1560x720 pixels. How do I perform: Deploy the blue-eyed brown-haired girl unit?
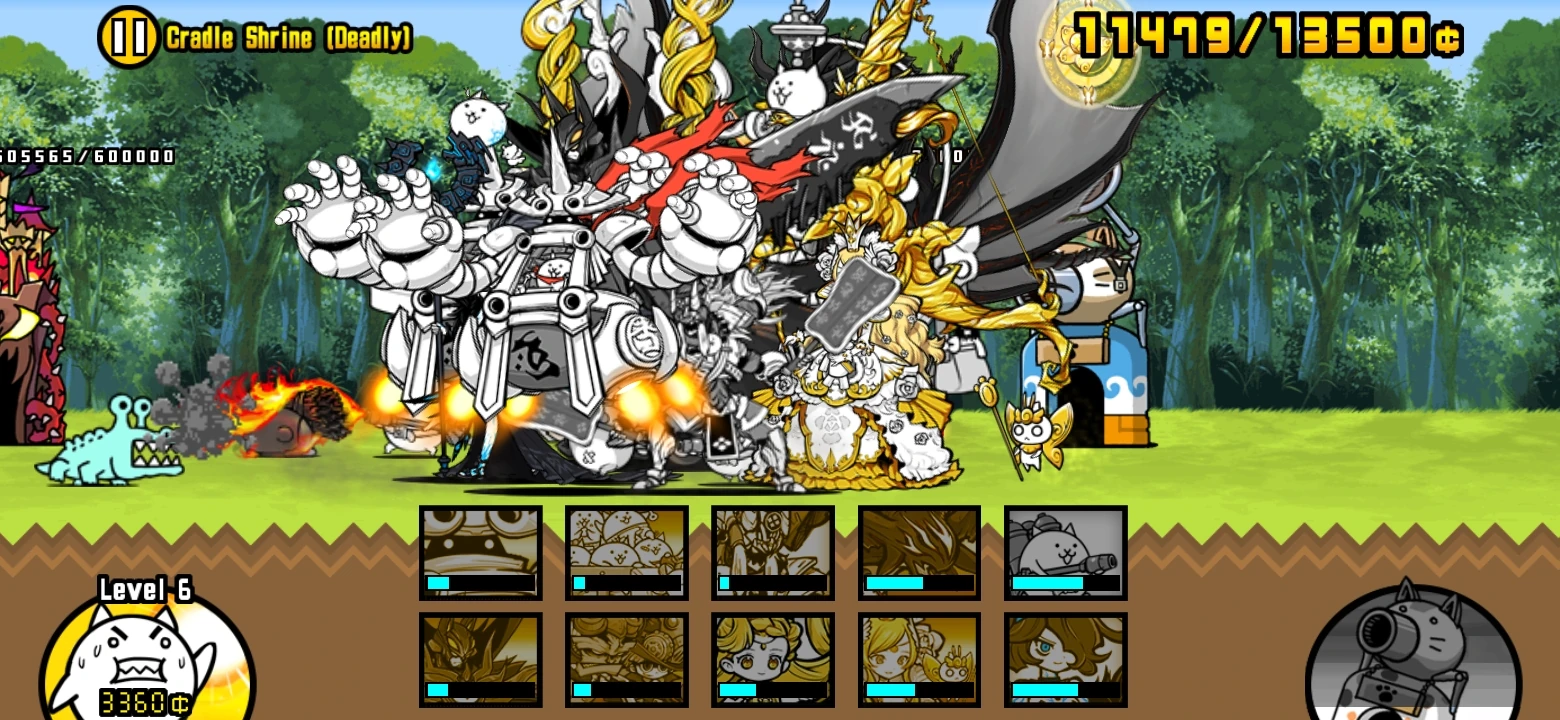click(x=1065, y=658)
